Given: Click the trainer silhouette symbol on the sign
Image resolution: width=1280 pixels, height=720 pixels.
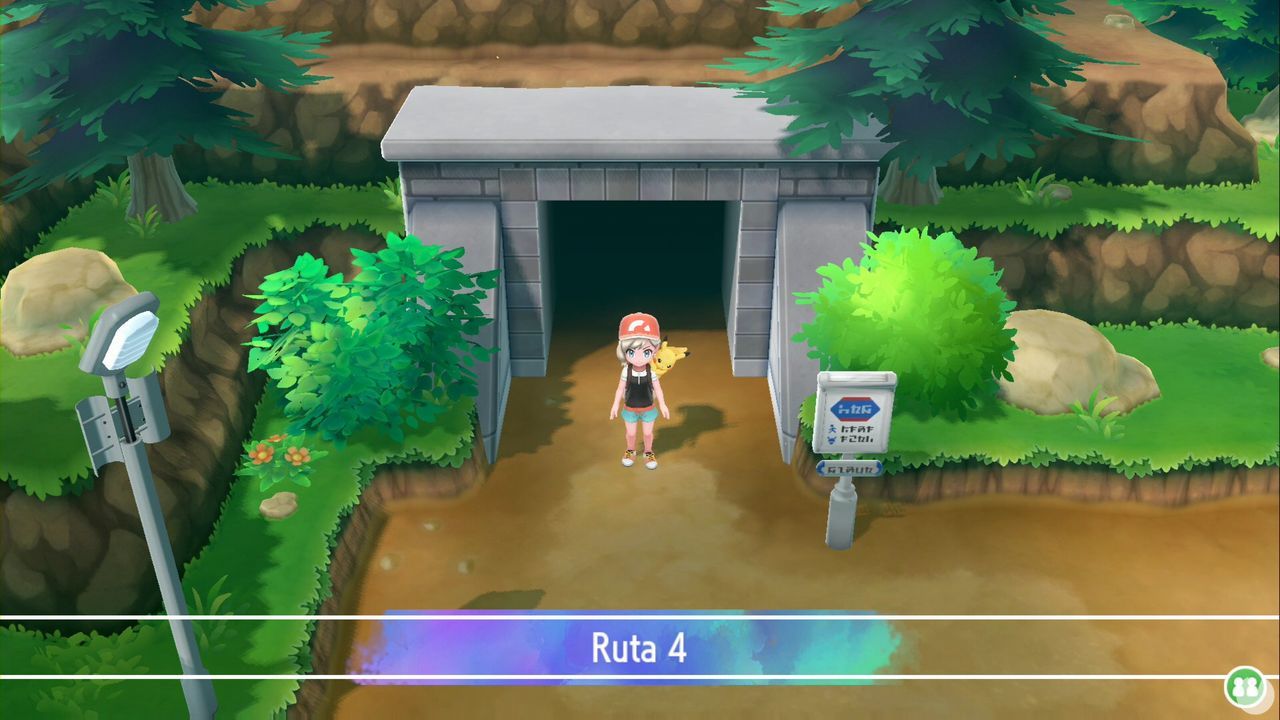Looking at the screenshot, I should pos(831,428).
